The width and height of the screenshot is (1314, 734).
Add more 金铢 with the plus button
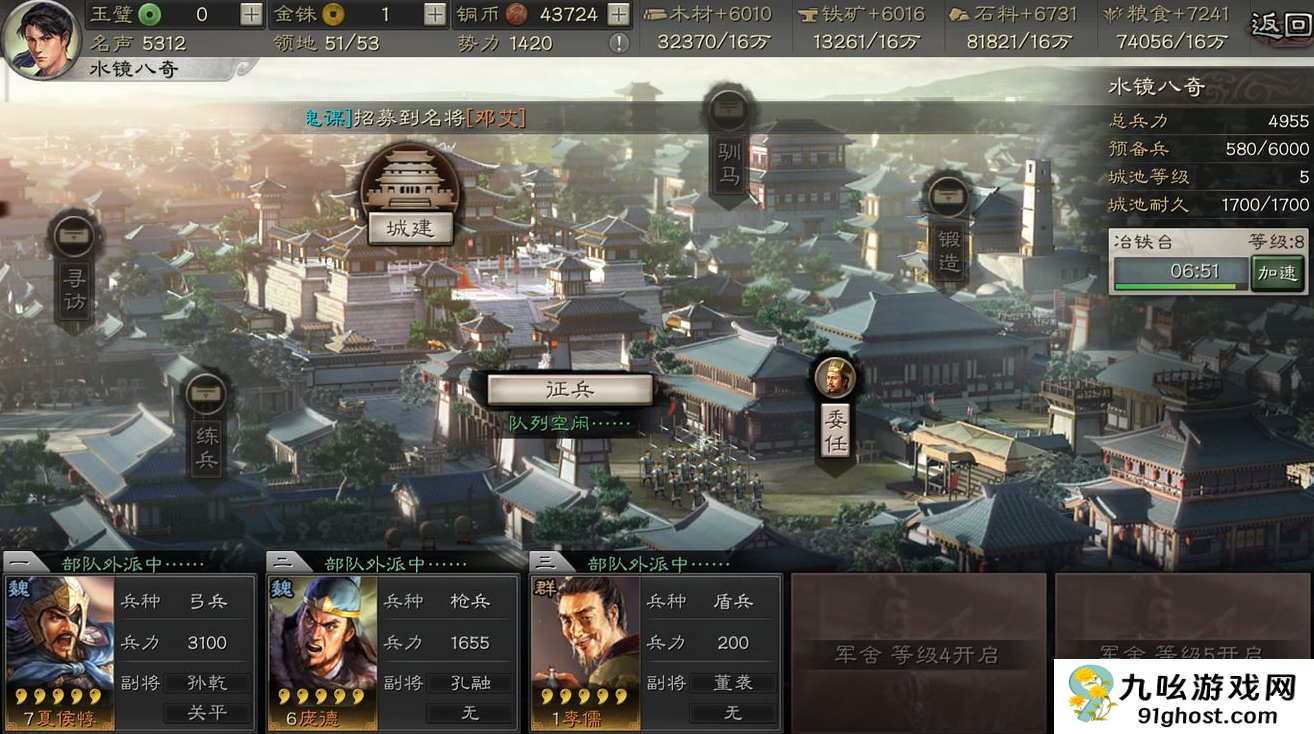point(435,14)
